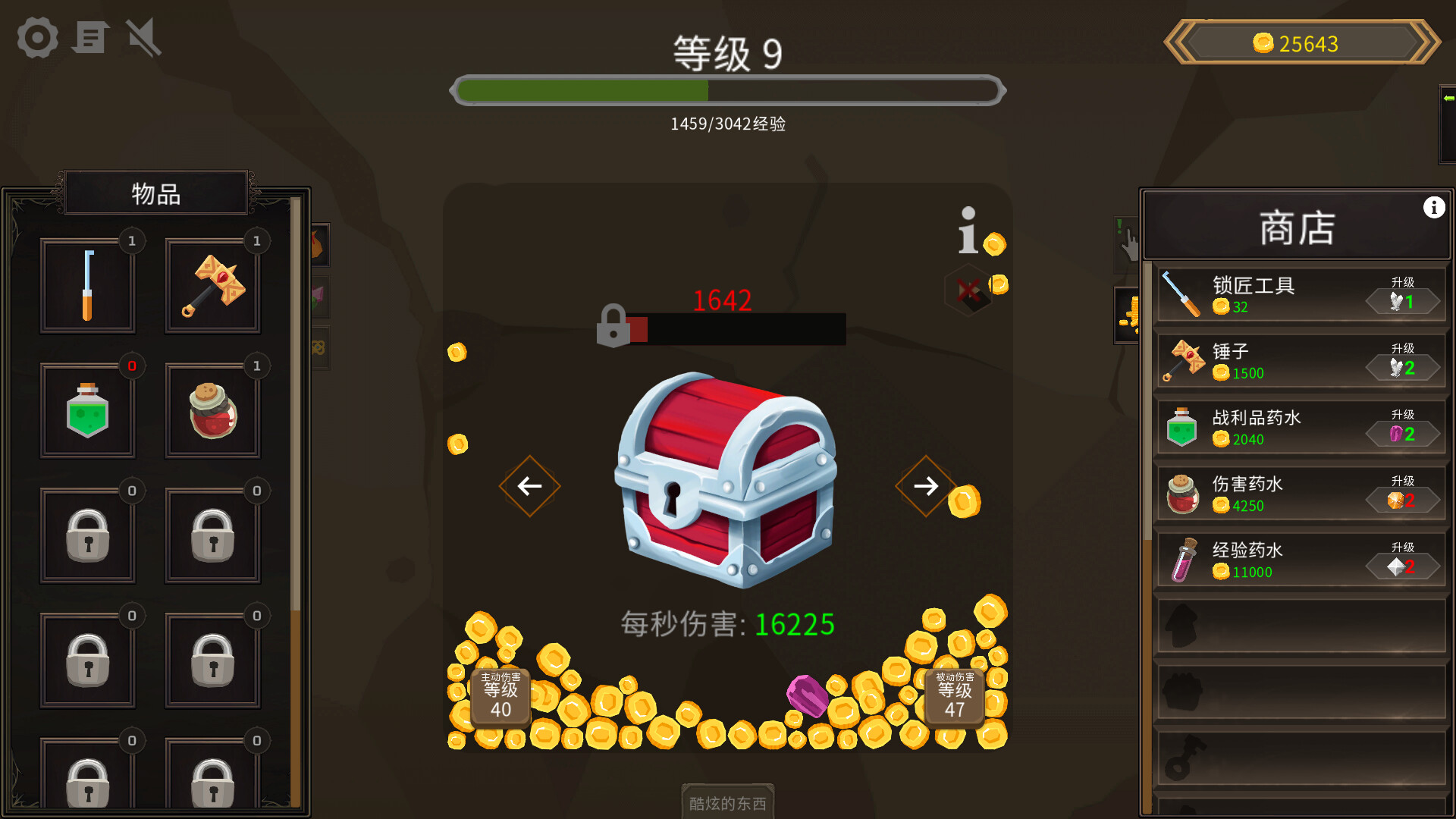
Task: Upgrade 锁匠工具 in the shop
Action: (1402, 300)
